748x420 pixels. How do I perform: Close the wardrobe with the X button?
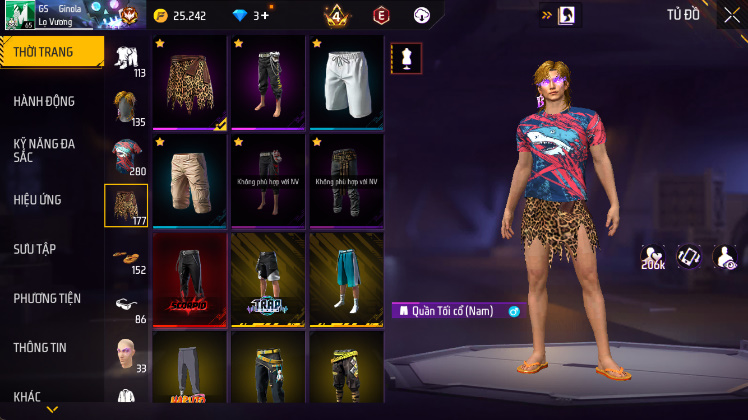[732, 15]
